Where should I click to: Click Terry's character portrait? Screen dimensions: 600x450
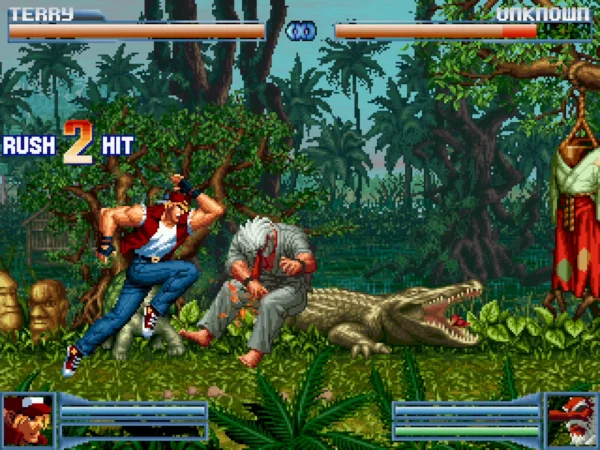click(28, 419)
